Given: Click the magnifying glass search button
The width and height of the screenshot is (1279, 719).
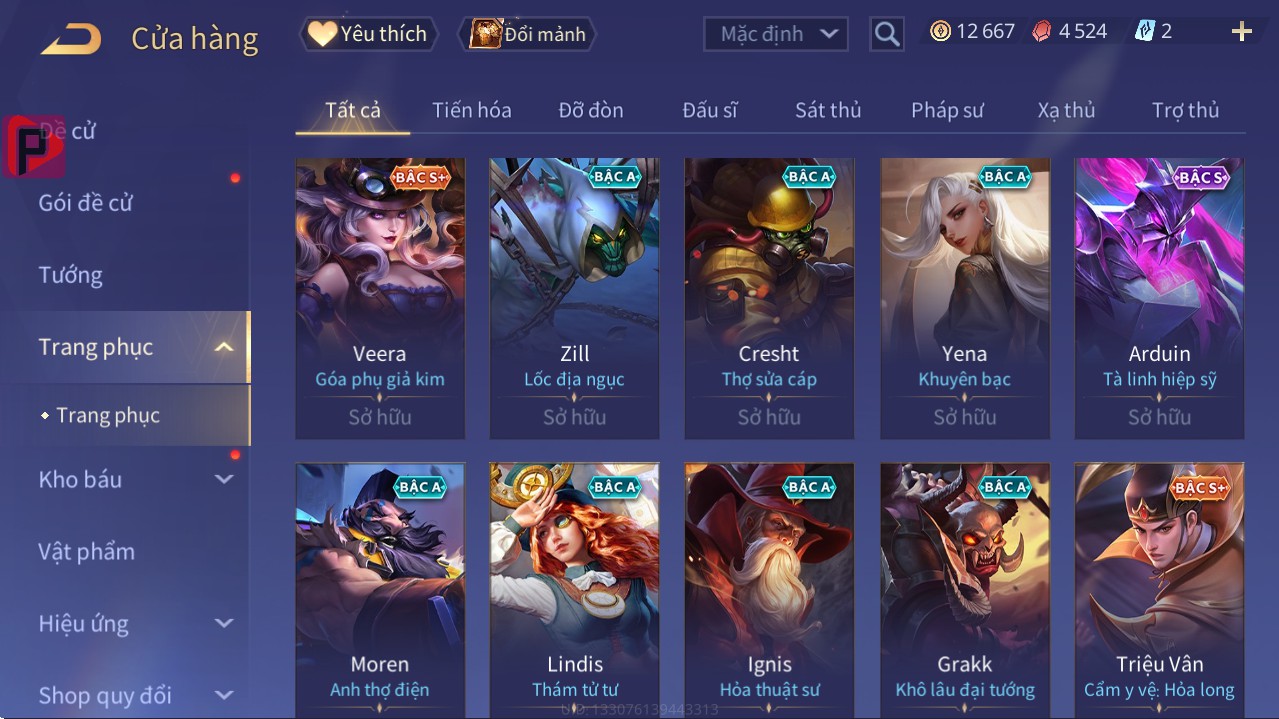Looking at the screenshot, I should pyautogui.click(x=886, y=34).
